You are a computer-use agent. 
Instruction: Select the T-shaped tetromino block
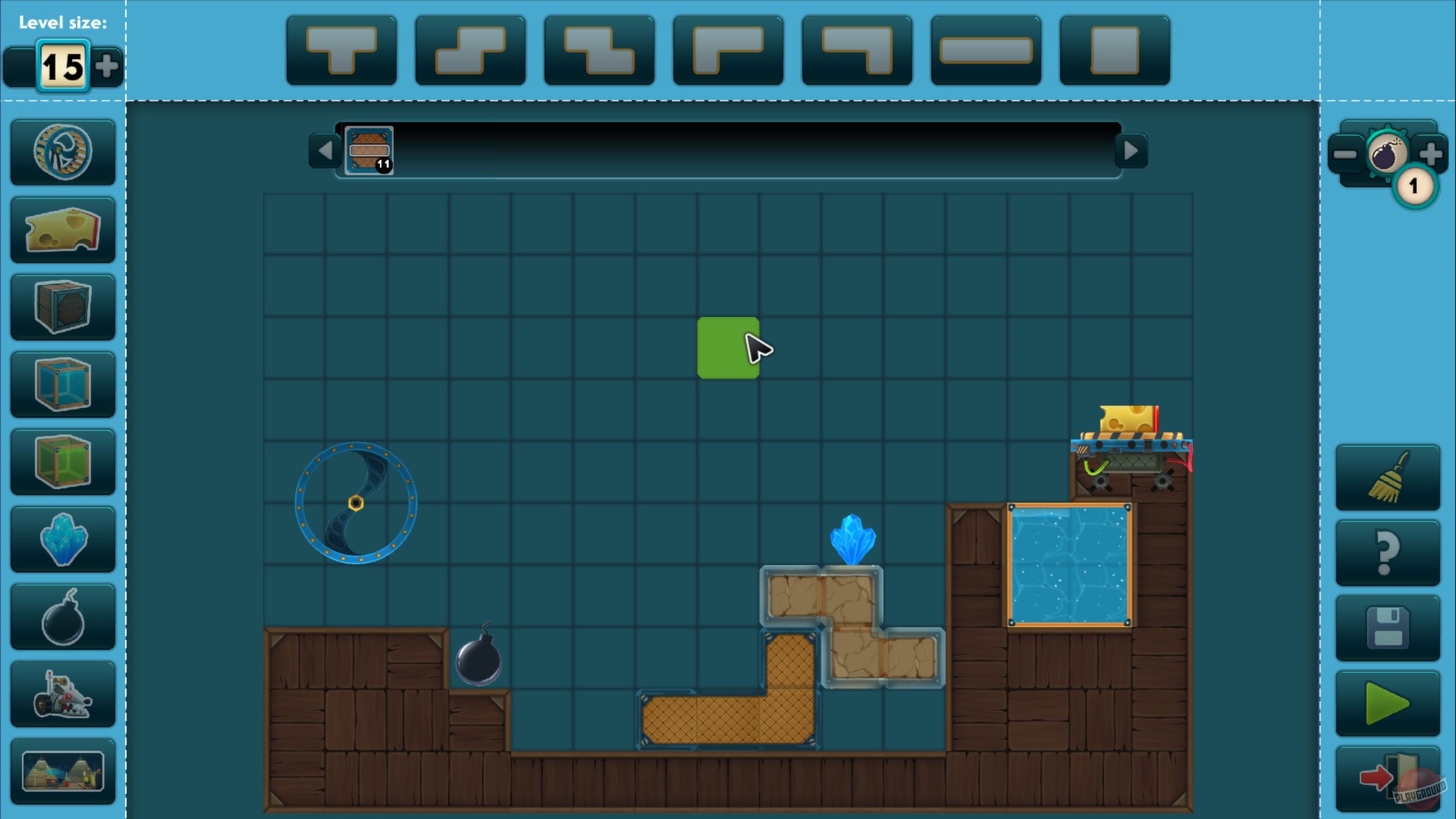(340, 50)
